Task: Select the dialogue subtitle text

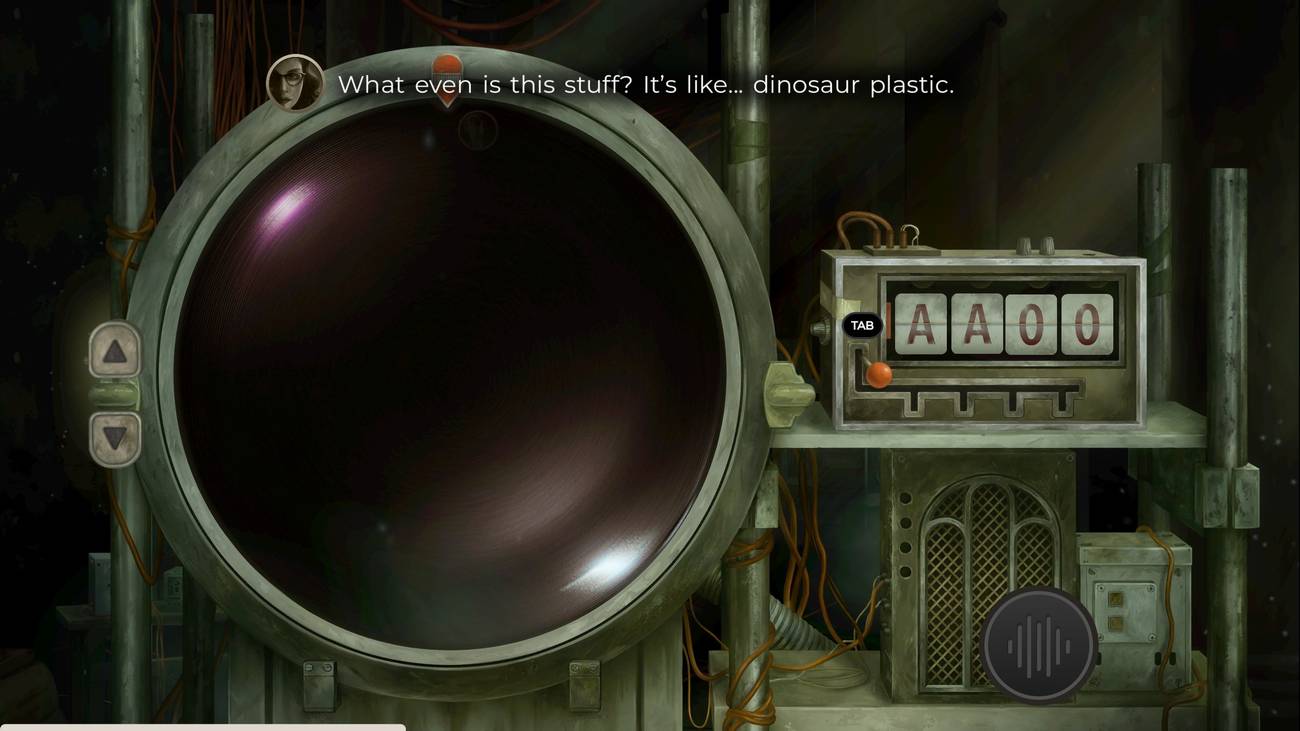Action: (x=648, y=85)
